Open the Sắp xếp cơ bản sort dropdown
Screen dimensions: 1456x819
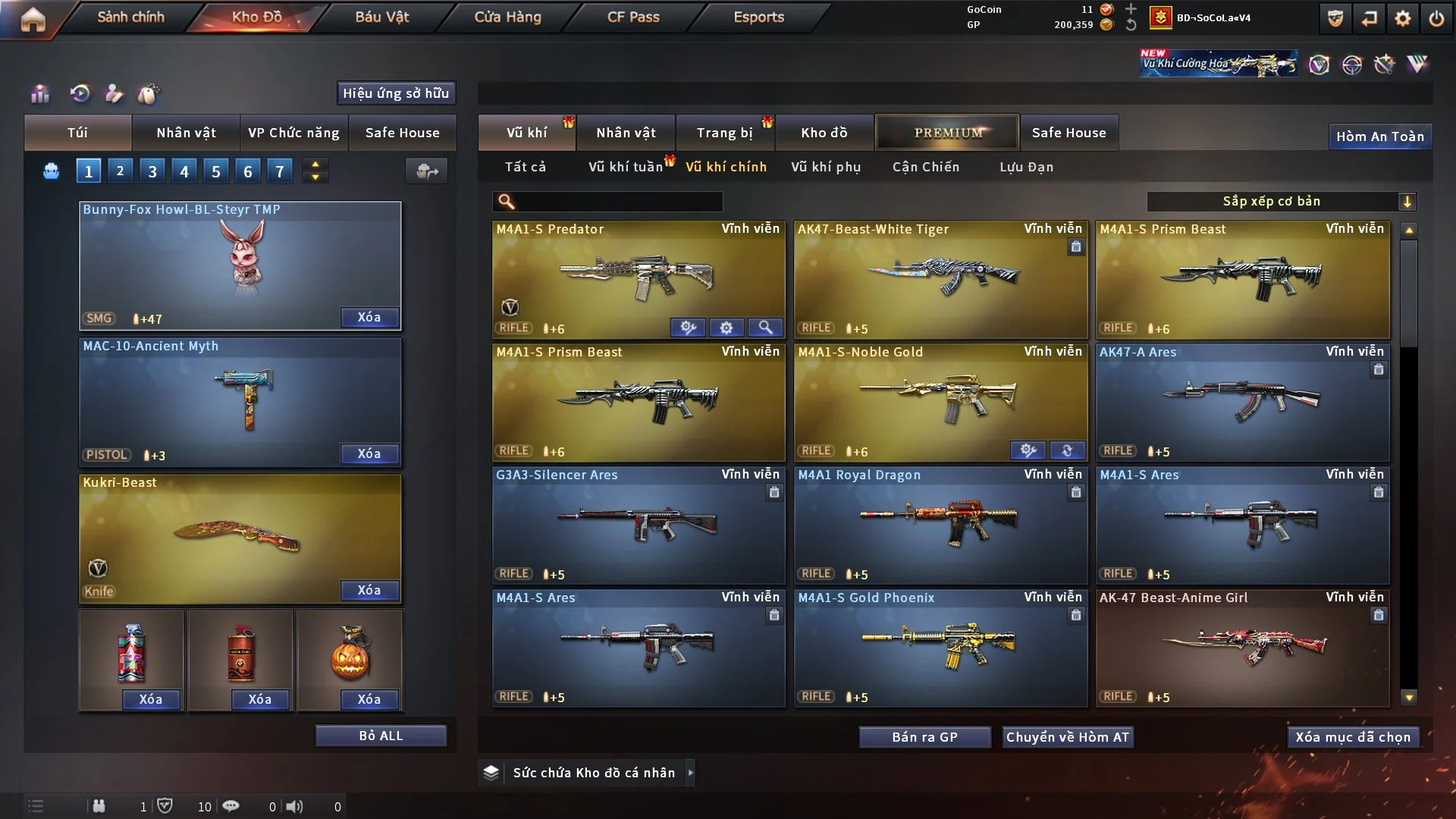tap(1281, 202)
